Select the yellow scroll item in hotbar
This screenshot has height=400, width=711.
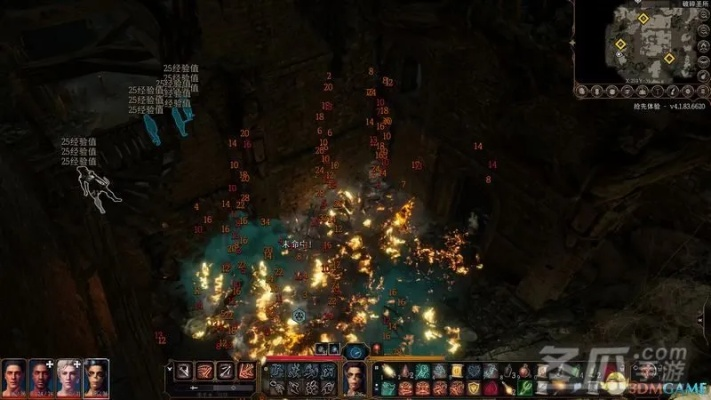point(456,371)
